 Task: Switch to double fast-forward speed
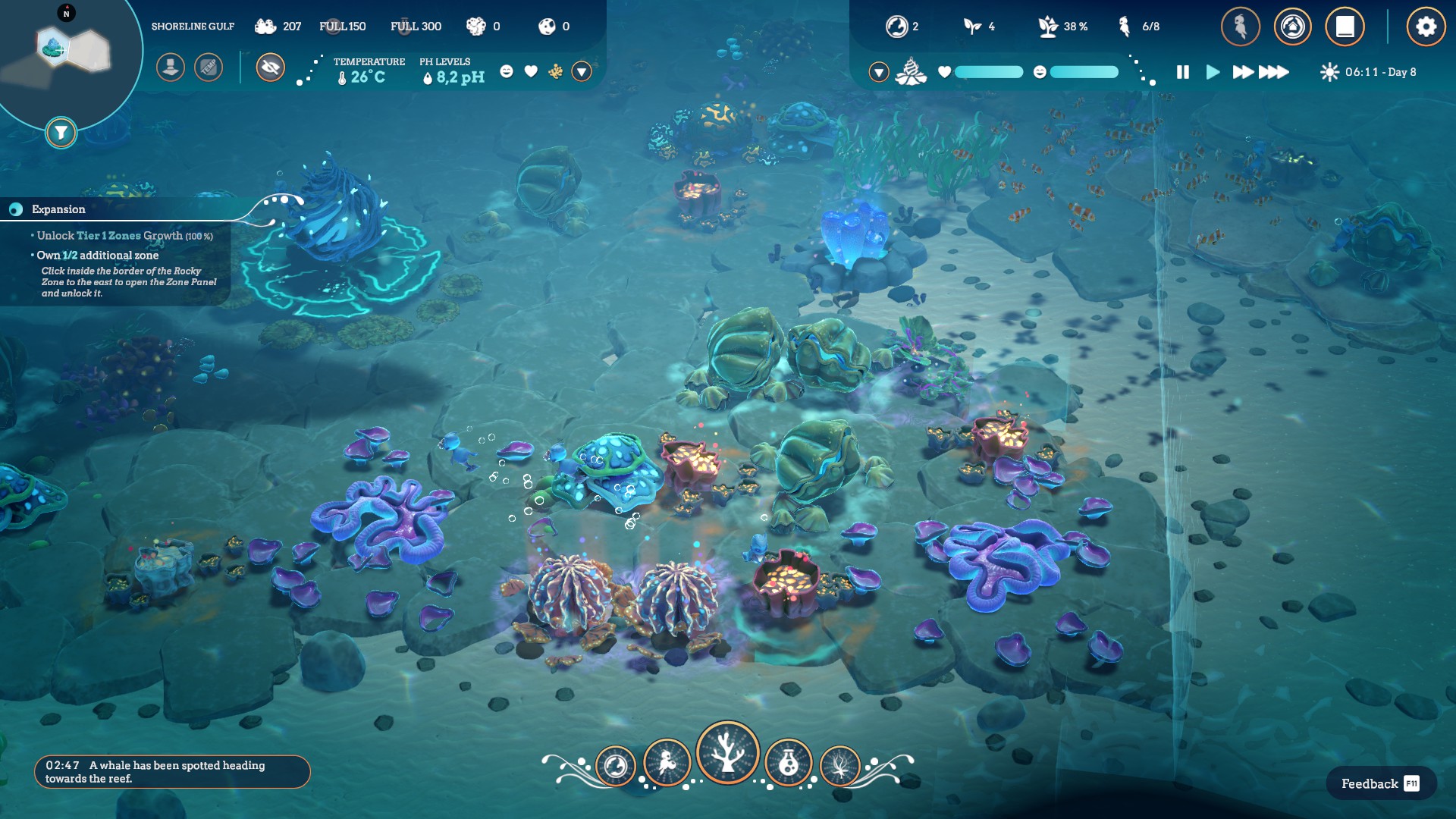(x=1243, y=72)
